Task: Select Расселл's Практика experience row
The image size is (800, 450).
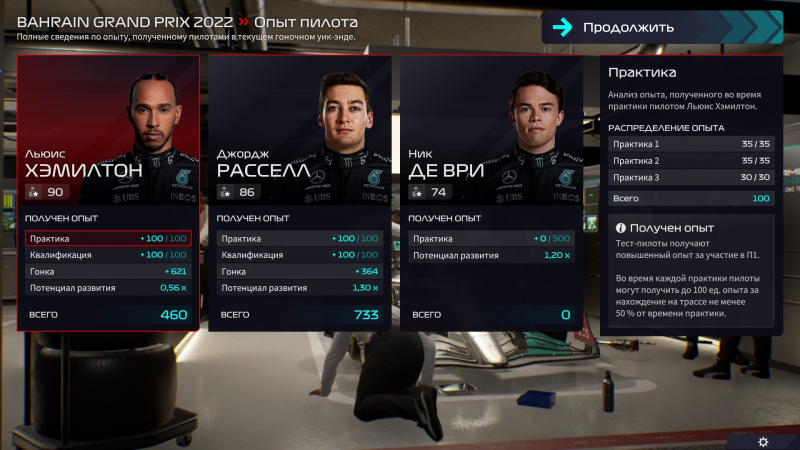Action: (x=299, y=239)
